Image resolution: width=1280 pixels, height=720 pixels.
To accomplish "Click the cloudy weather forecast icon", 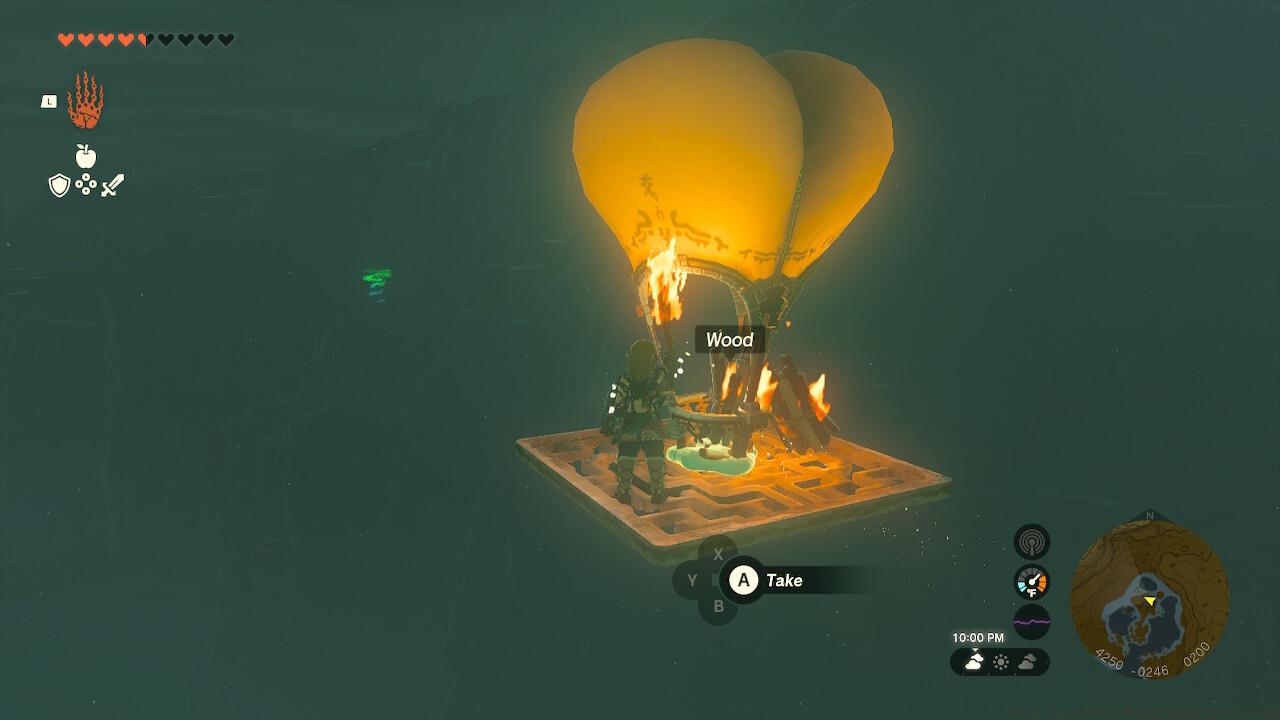I will pyautogui.click(x=973, y=661).
